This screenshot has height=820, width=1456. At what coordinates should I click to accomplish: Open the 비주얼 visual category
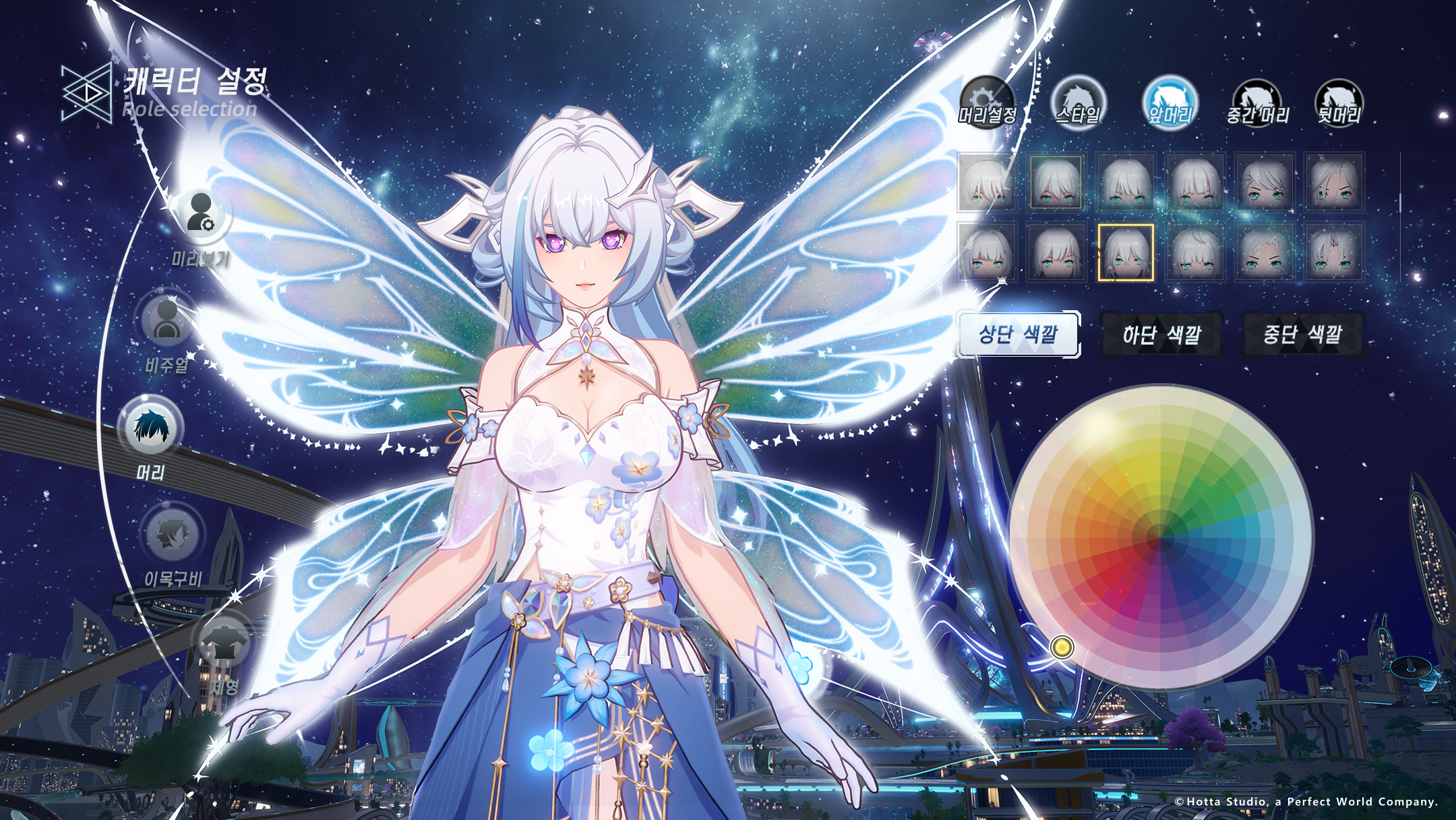tap(166, 319)
